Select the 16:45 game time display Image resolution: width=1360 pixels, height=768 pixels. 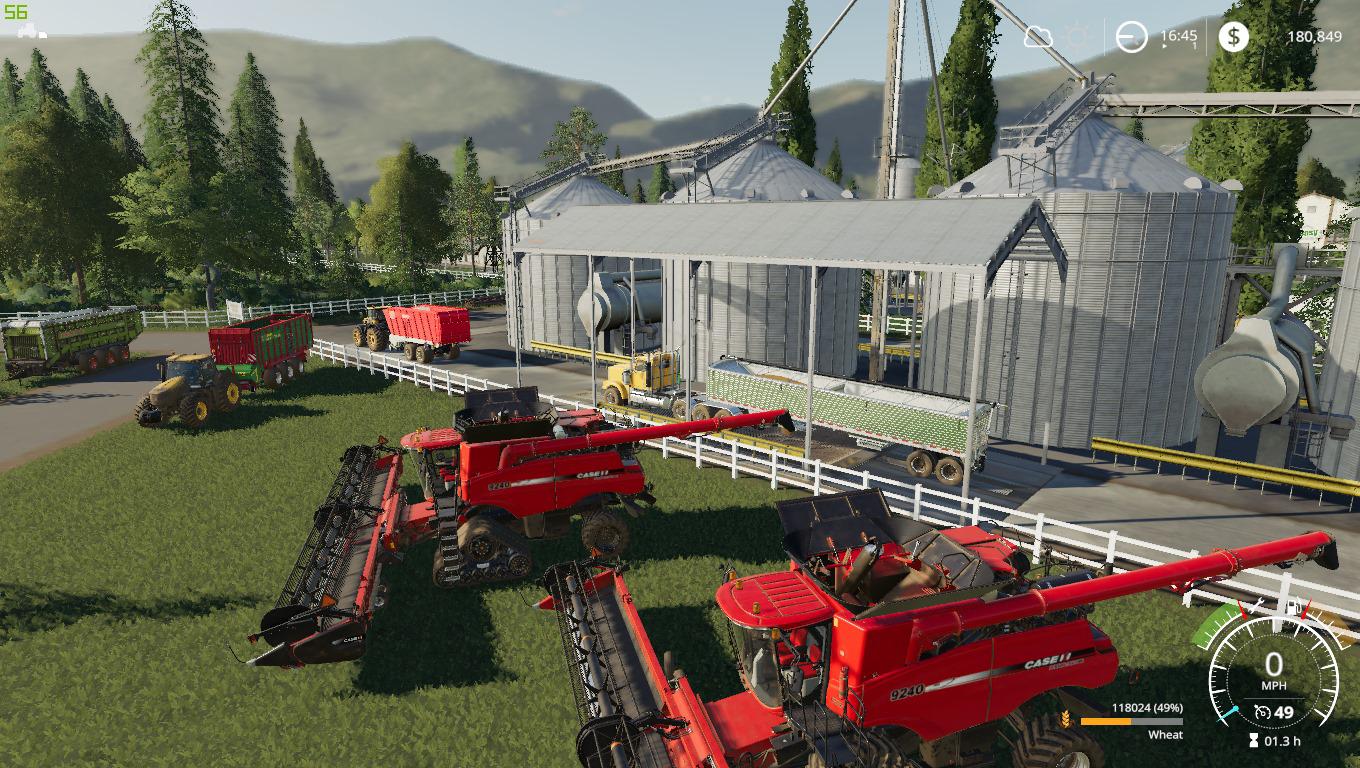pyautogui.click(x=1179, y=34)
